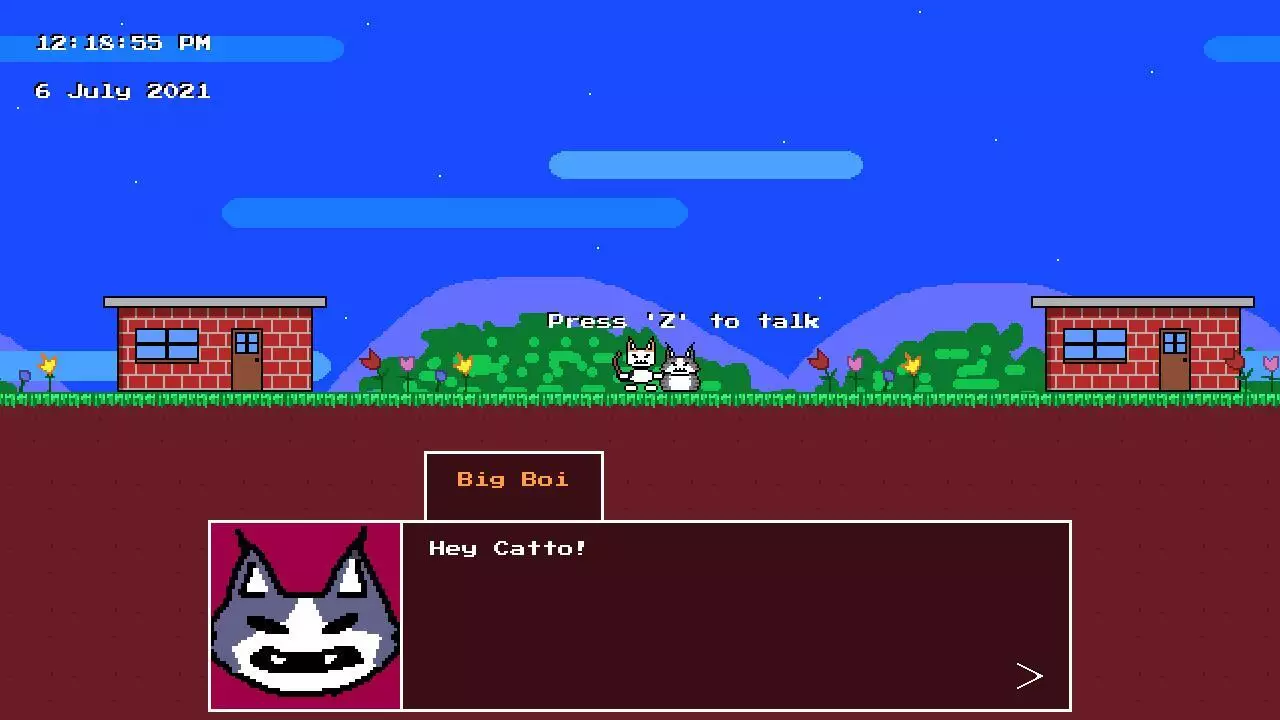Click the window of the left house
This screenshot has width=1280, height=720.
[166, 345]
